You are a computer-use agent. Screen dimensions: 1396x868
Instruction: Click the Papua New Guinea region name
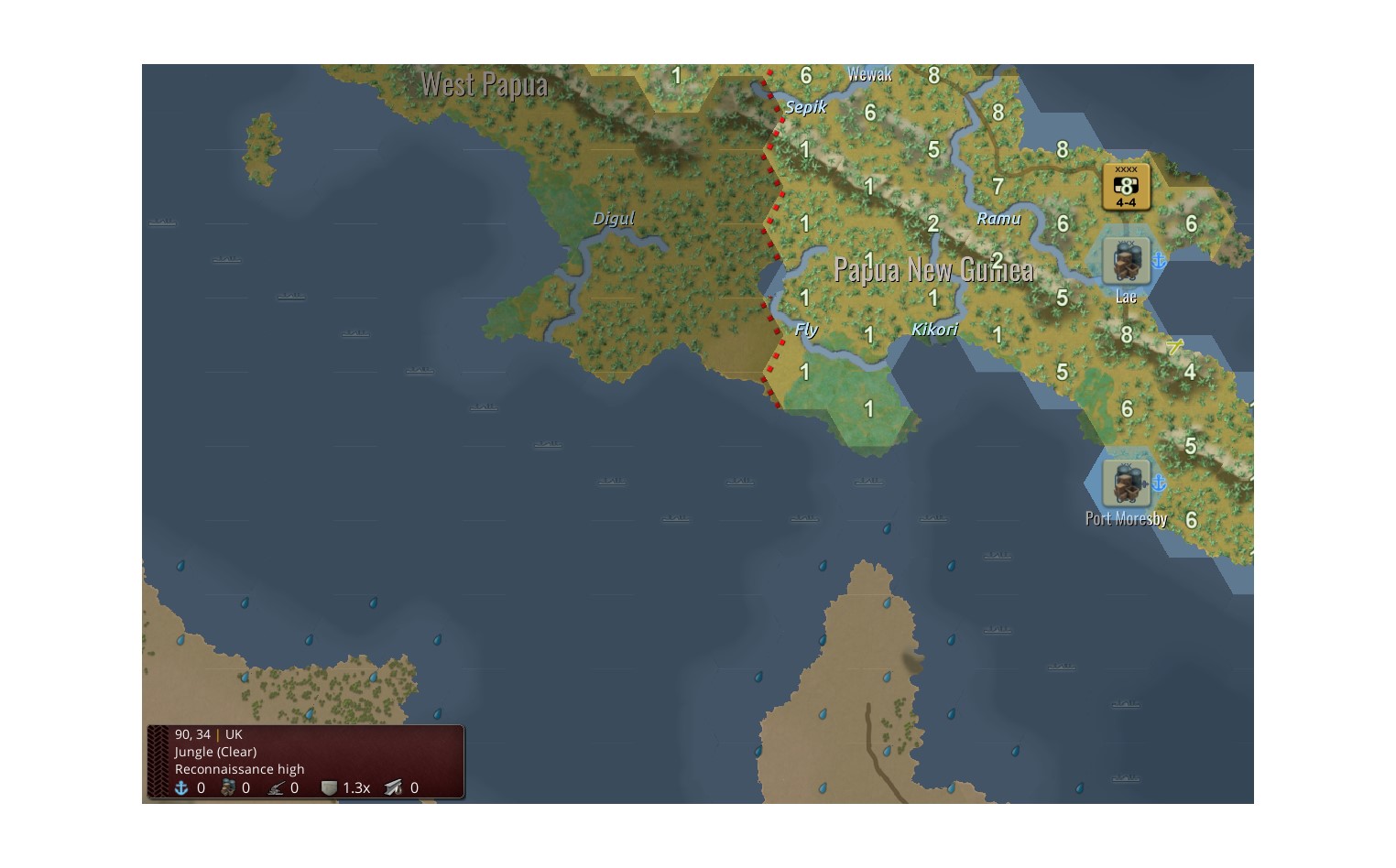[935, 270]
